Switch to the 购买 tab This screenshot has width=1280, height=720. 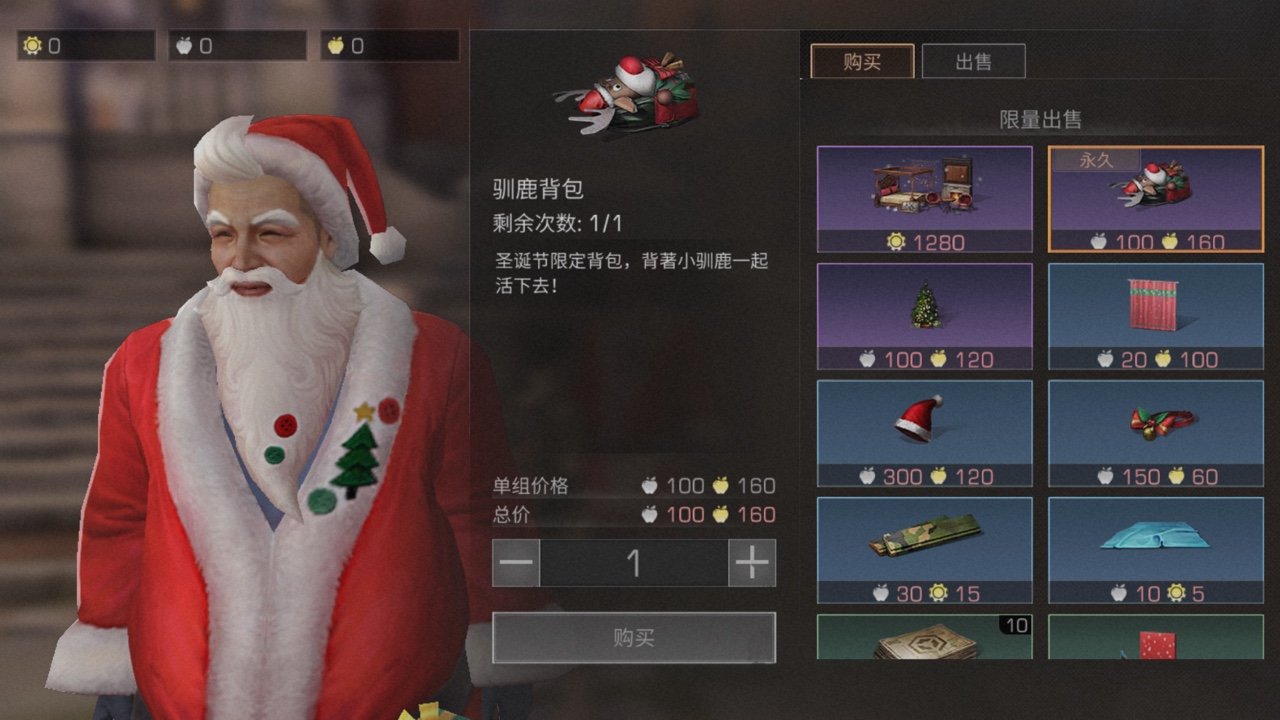pyautogui.click(x=862, y=61)
